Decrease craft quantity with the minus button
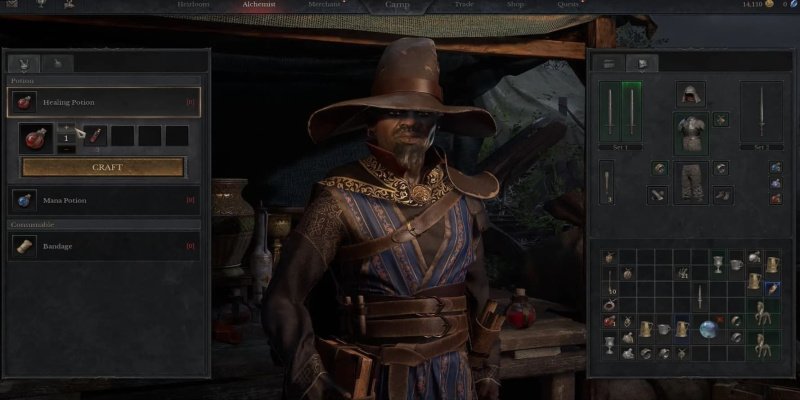Viewport: 800px width, 400px height. (x=65, y=149)
